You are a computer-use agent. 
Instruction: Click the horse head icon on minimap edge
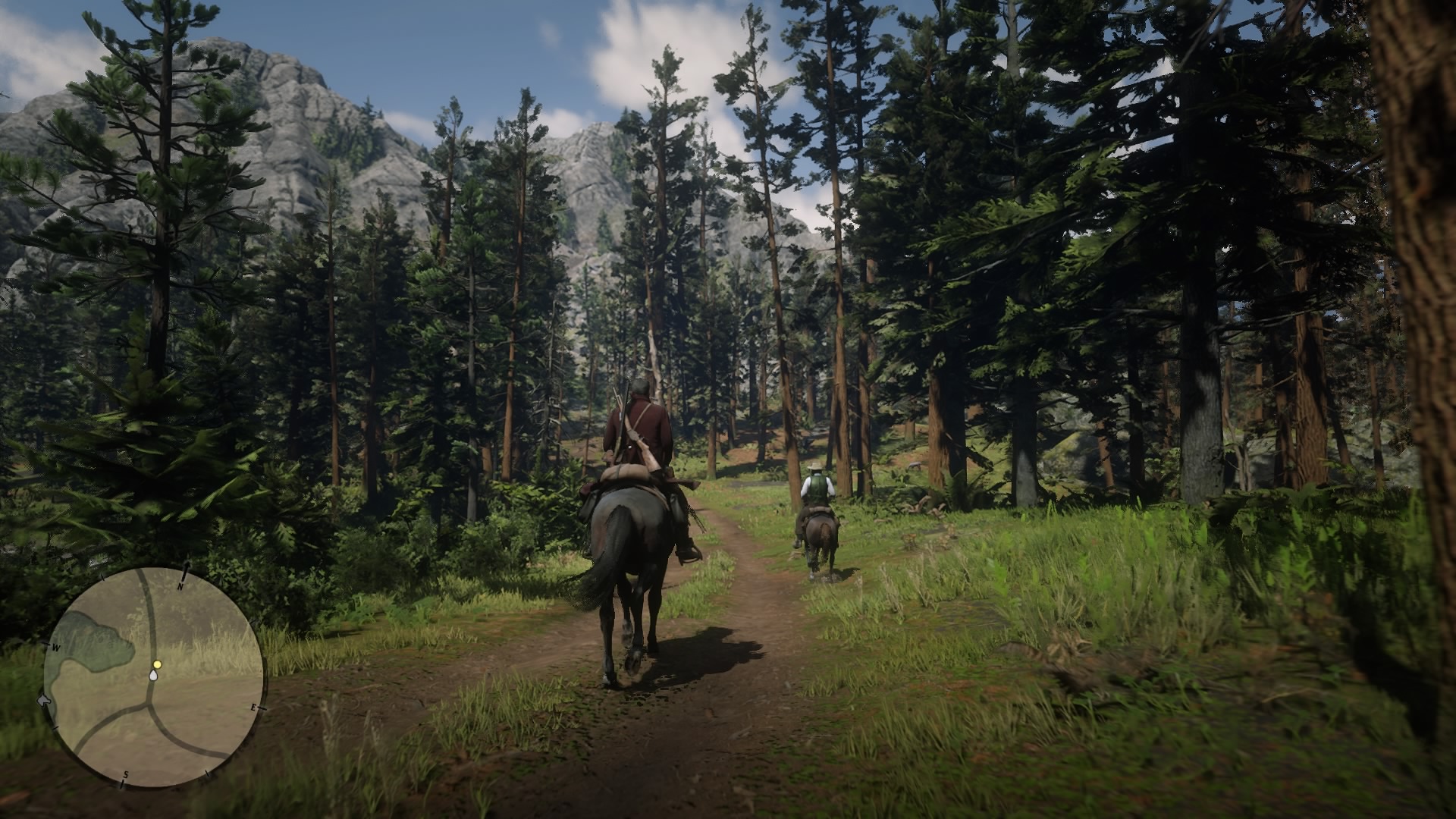43,701
